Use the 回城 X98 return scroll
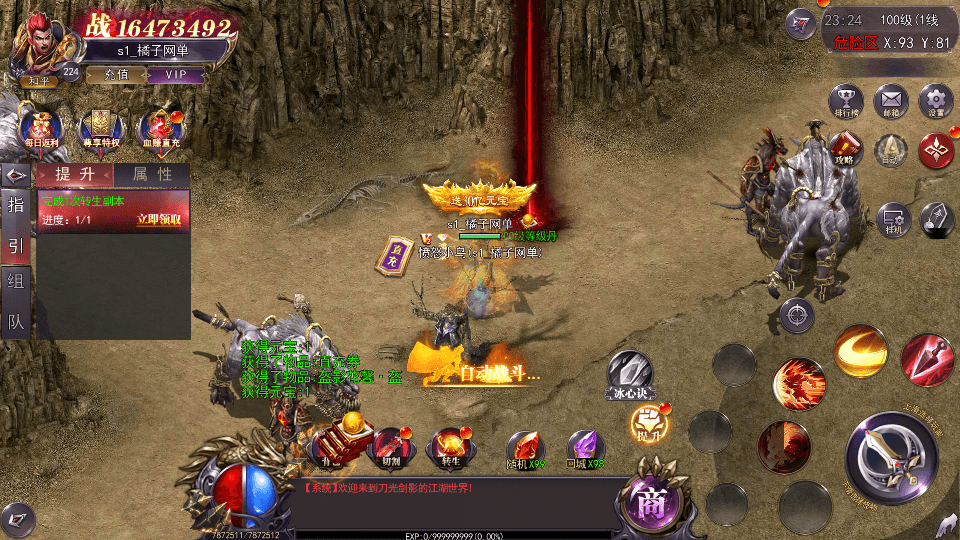Viewport: 960px width, 540px height. click(586, 448)
